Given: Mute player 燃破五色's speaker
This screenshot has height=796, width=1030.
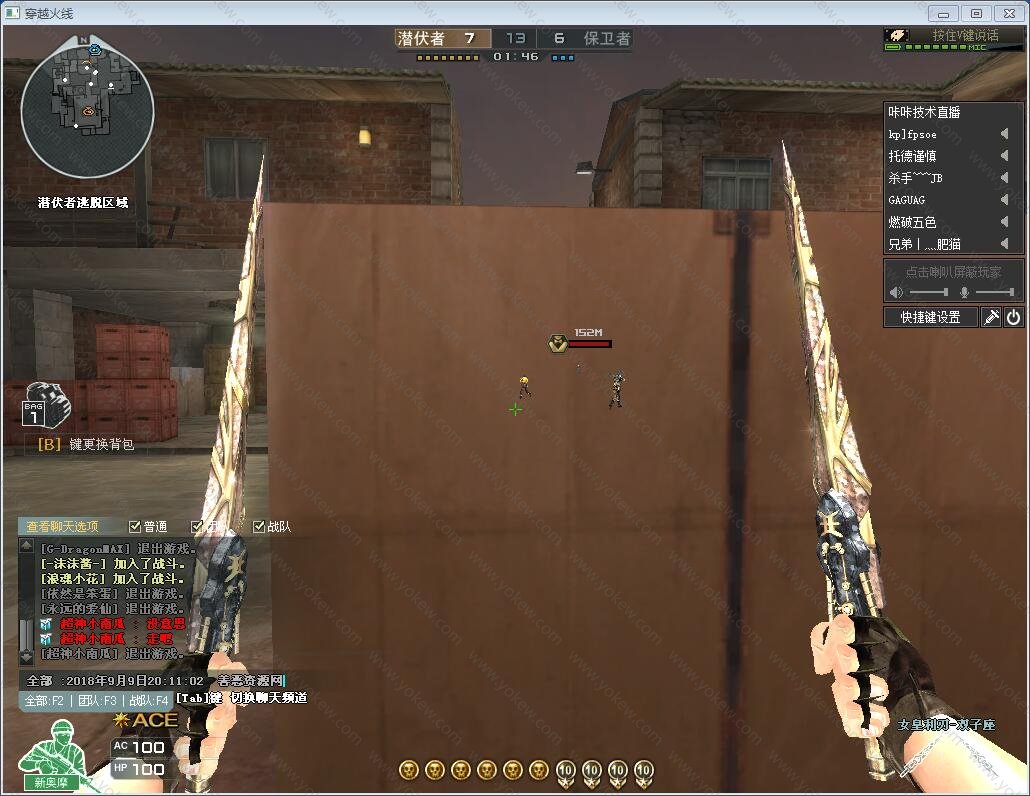Looking at the screenshot, I should pyautogui.click(x=1004, y=222).
